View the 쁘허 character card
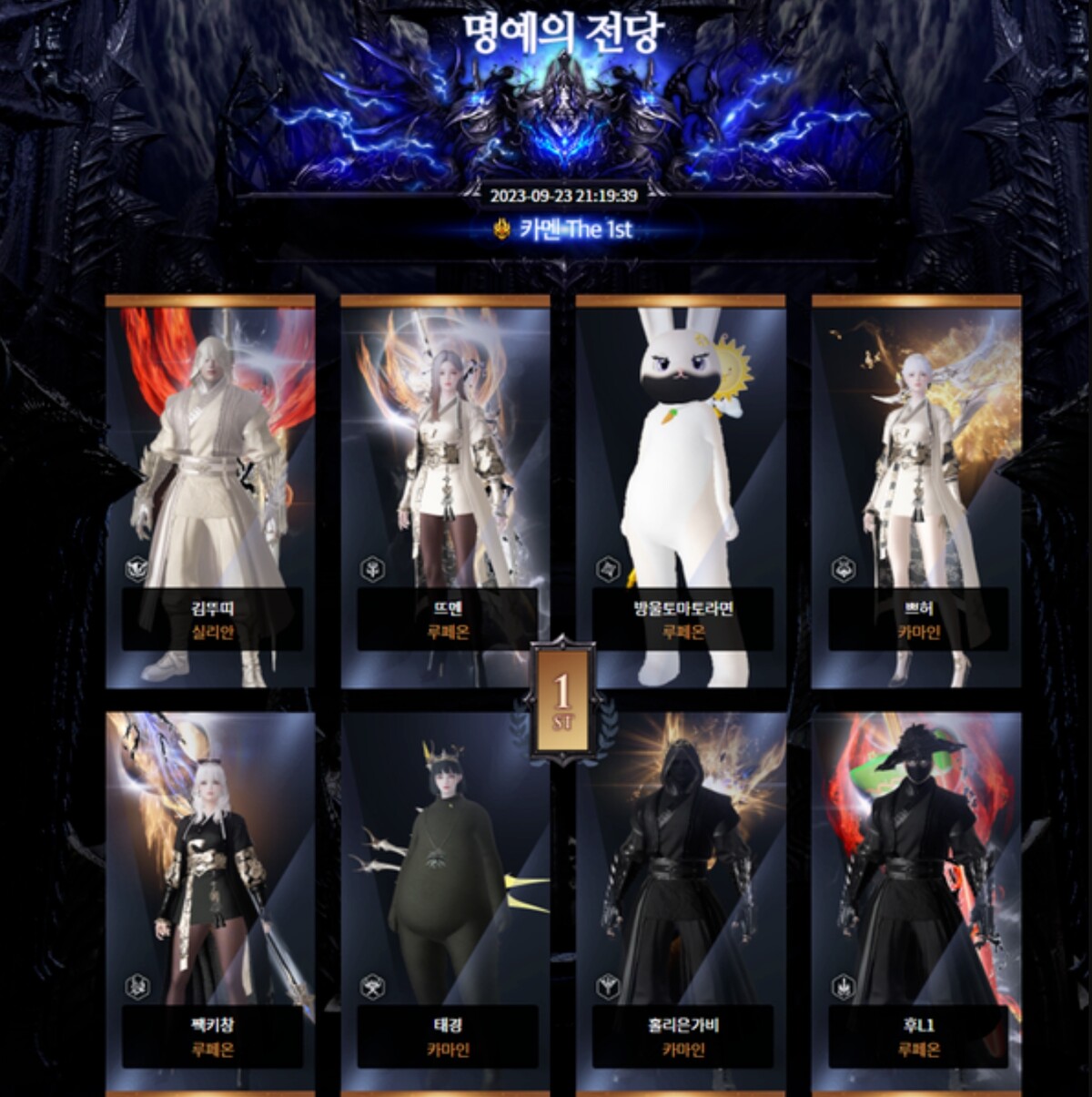This screenshot has width=1092, height=1097. (x=916, y=492)
